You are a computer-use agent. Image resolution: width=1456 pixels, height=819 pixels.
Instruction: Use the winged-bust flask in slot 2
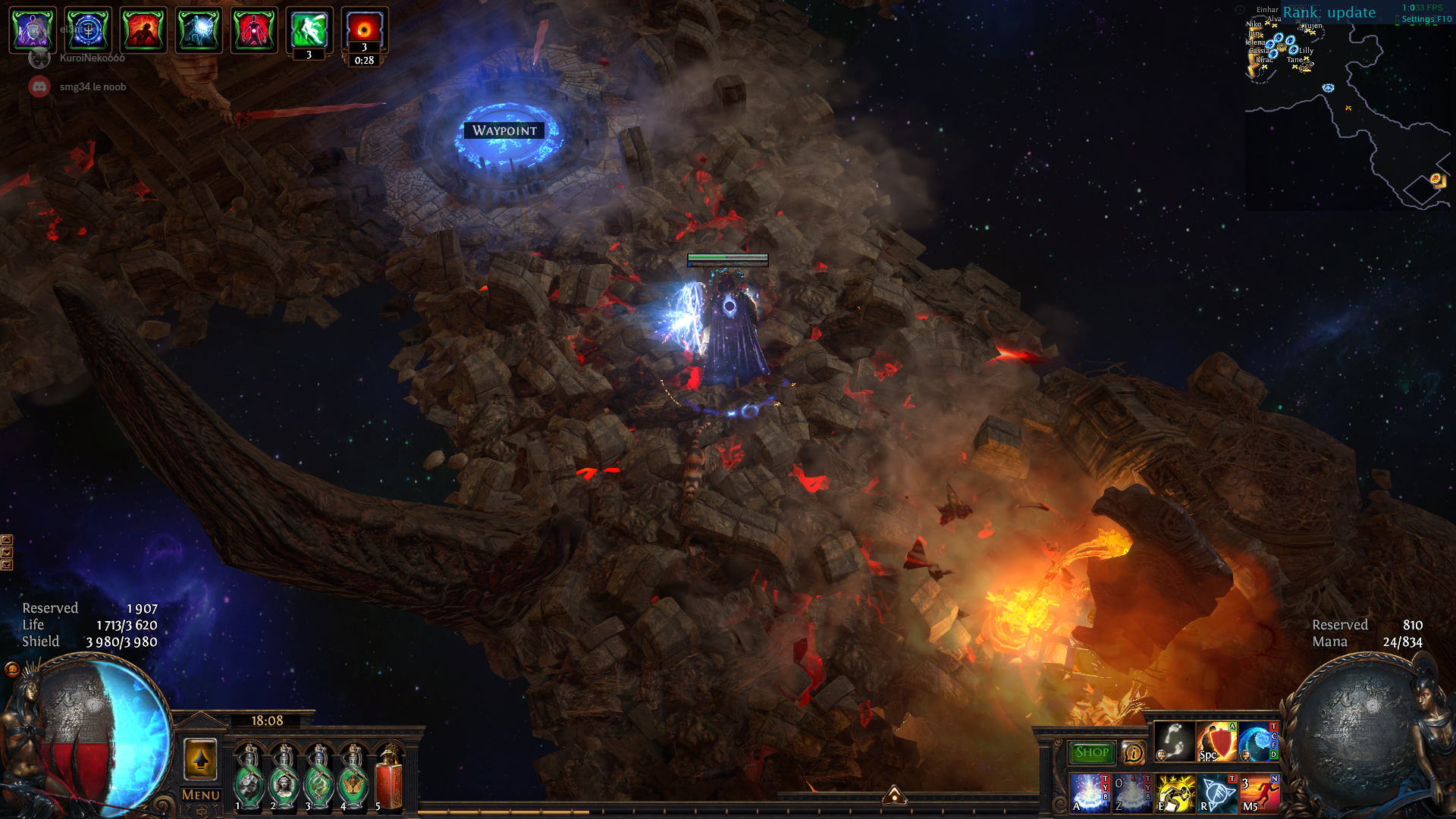pyautogui.click(x=284, y=777)
